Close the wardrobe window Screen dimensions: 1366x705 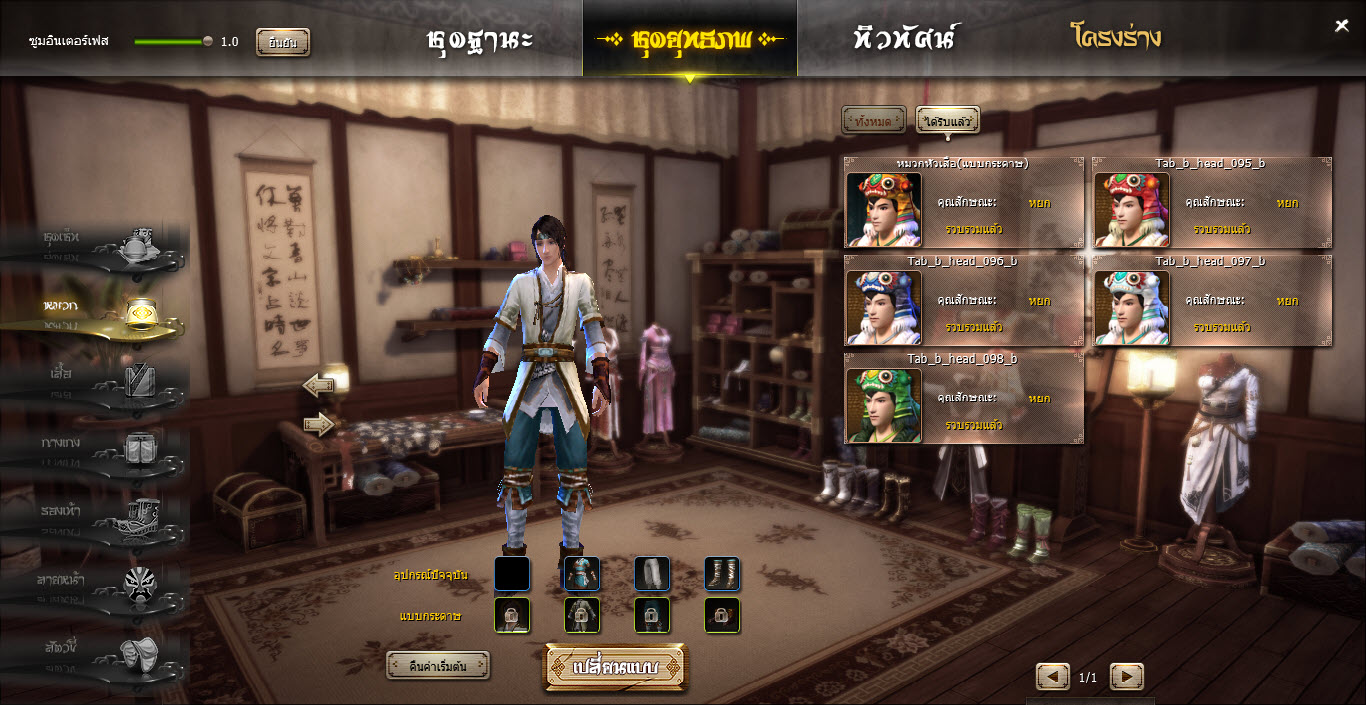[1342, 26]
